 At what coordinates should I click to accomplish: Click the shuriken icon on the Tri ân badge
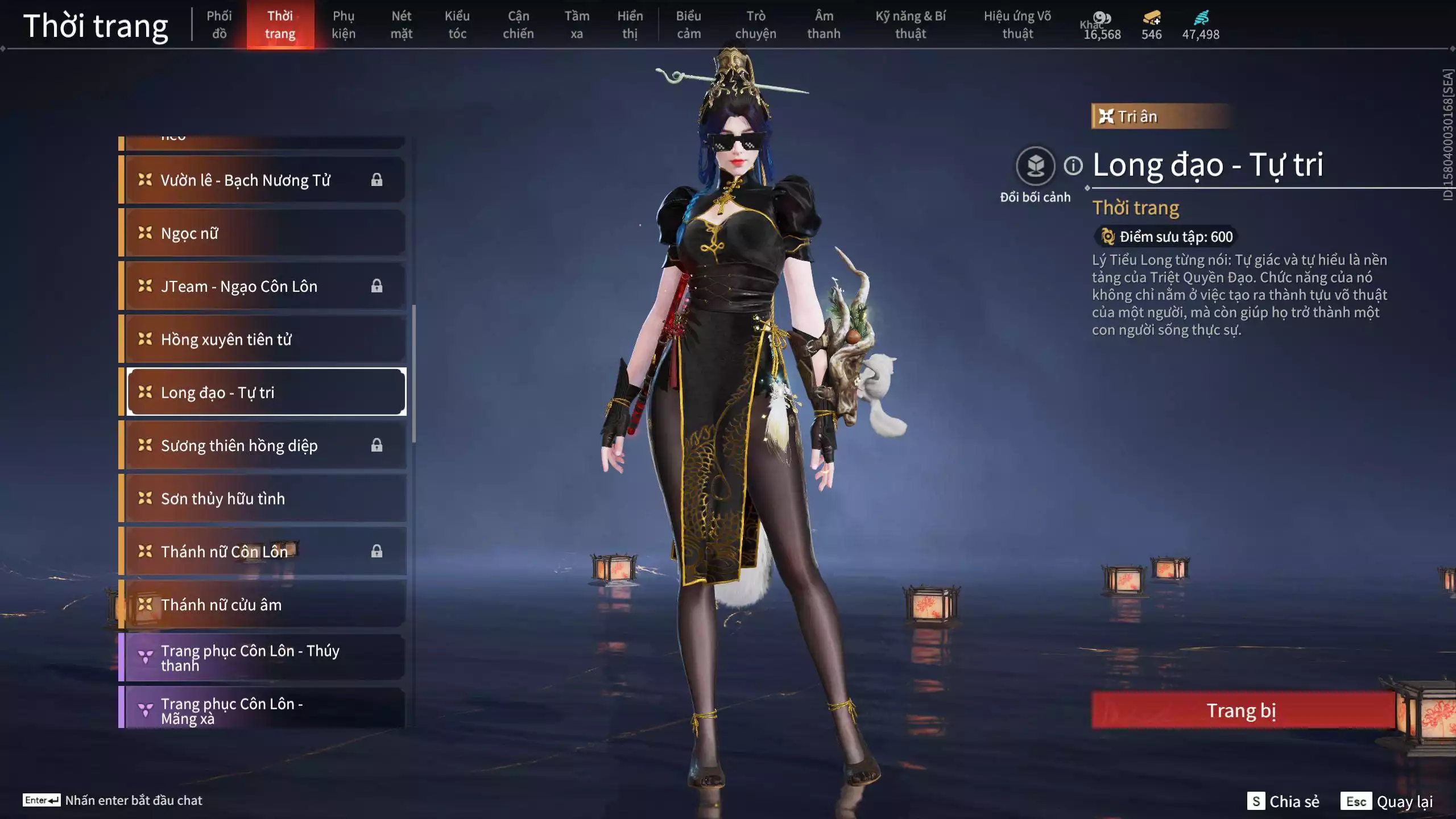click(1106, 115)
